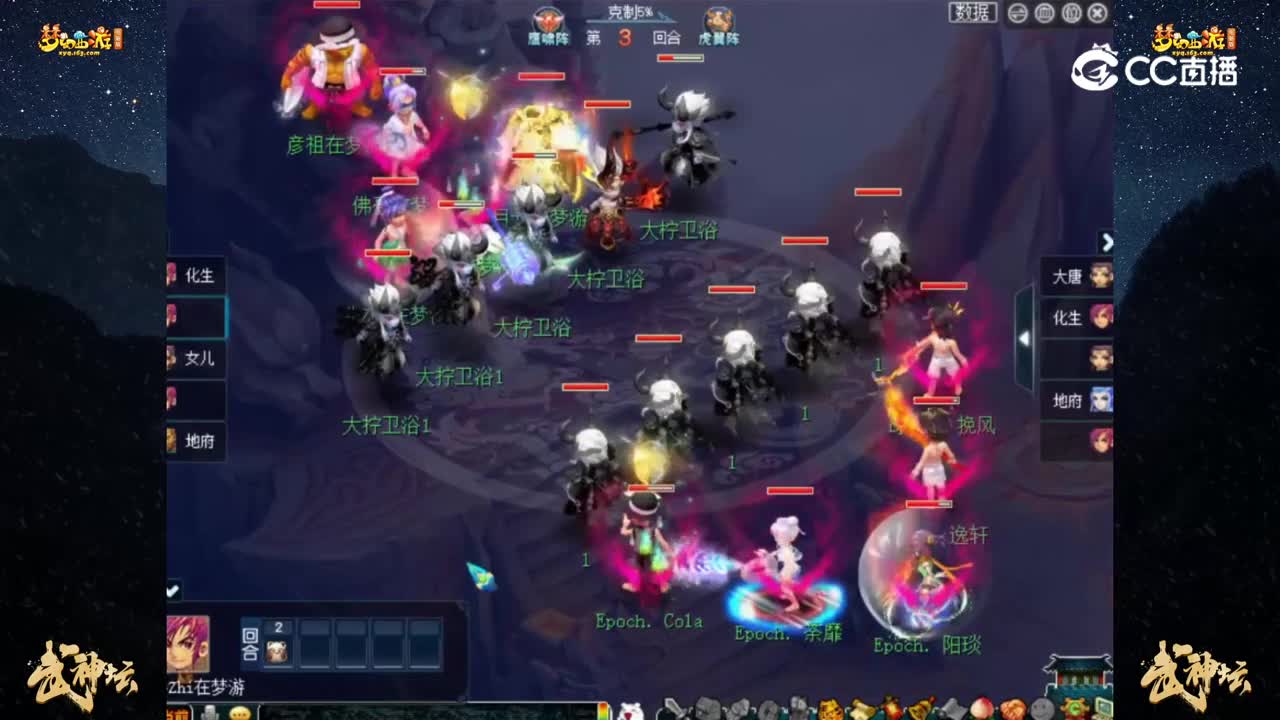Select the 大唐 tab on the right panel

(1062, 276)
